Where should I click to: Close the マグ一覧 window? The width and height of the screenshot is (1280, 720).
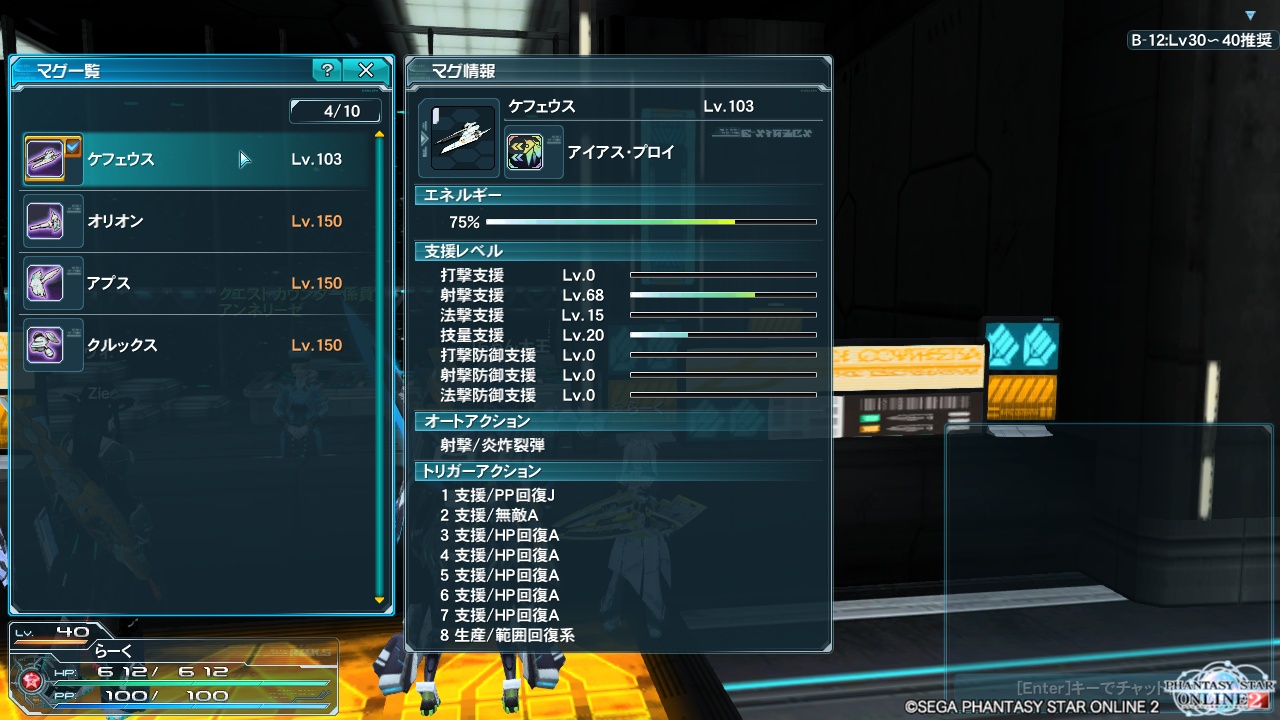click(366, 70)
